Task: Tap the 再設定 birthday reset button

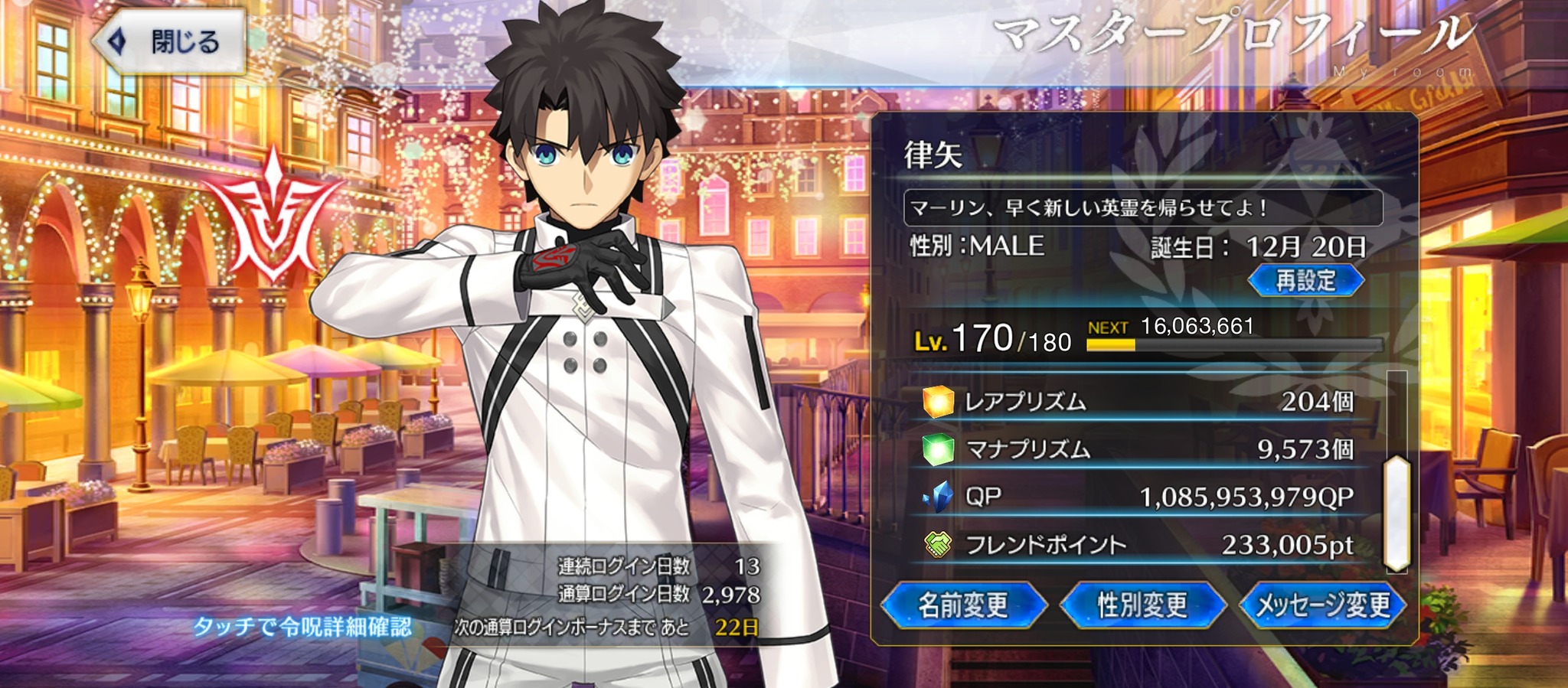Action: (1305, 281)
